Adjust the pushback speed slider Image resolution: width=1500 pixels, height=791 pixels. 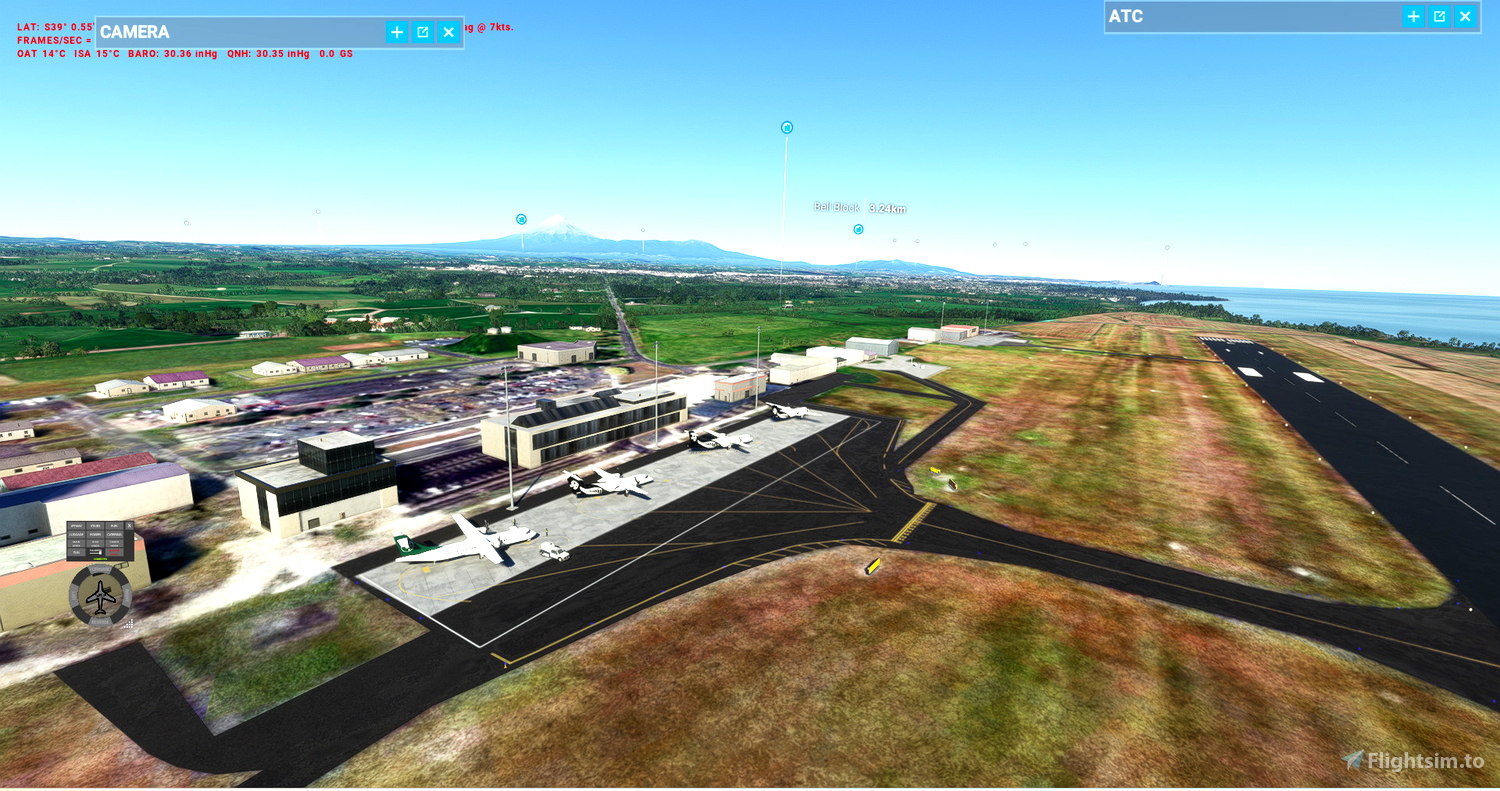[95, 551]
